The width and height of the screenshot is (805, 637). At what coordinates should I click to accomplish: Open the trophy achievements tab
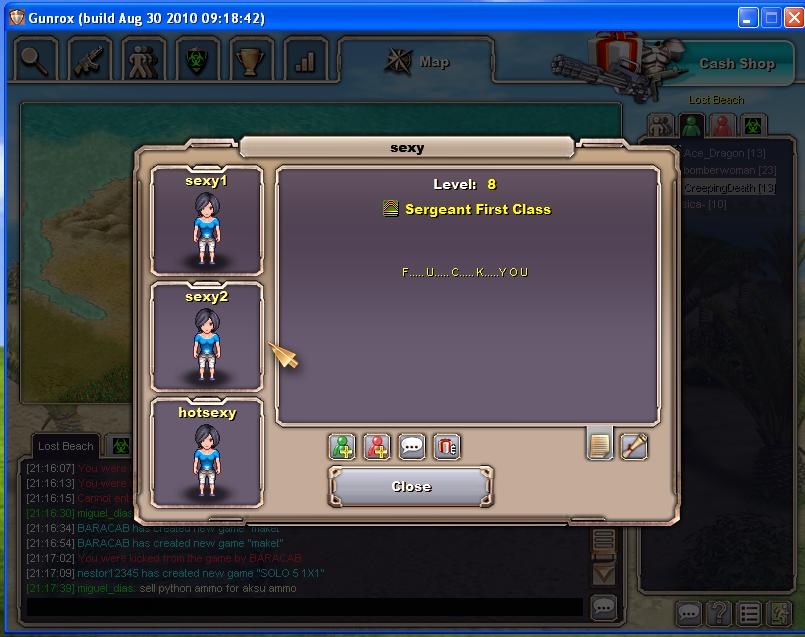click(x=251, y=61)
